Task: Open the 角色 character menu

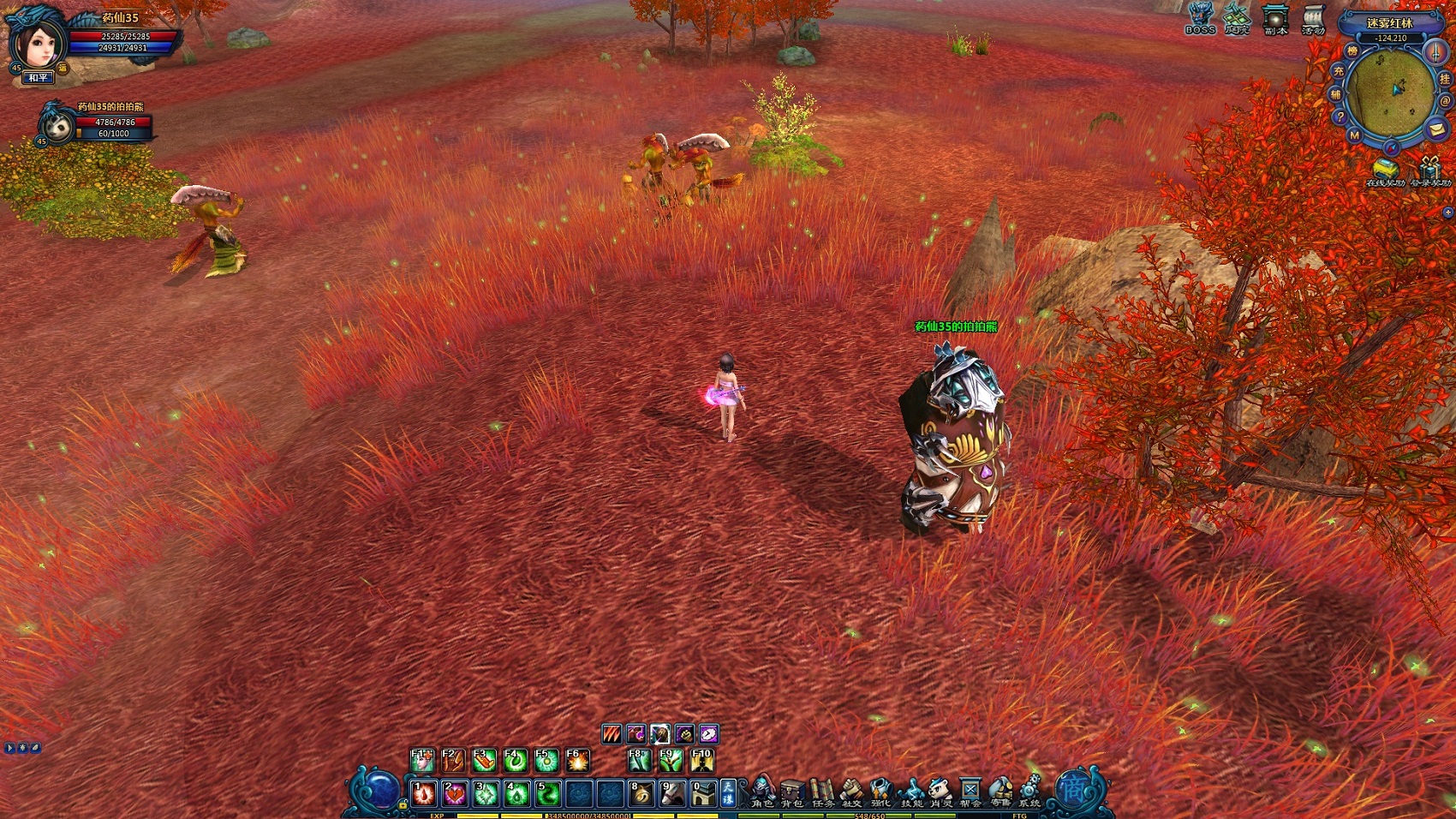Action: click(761, 791)
